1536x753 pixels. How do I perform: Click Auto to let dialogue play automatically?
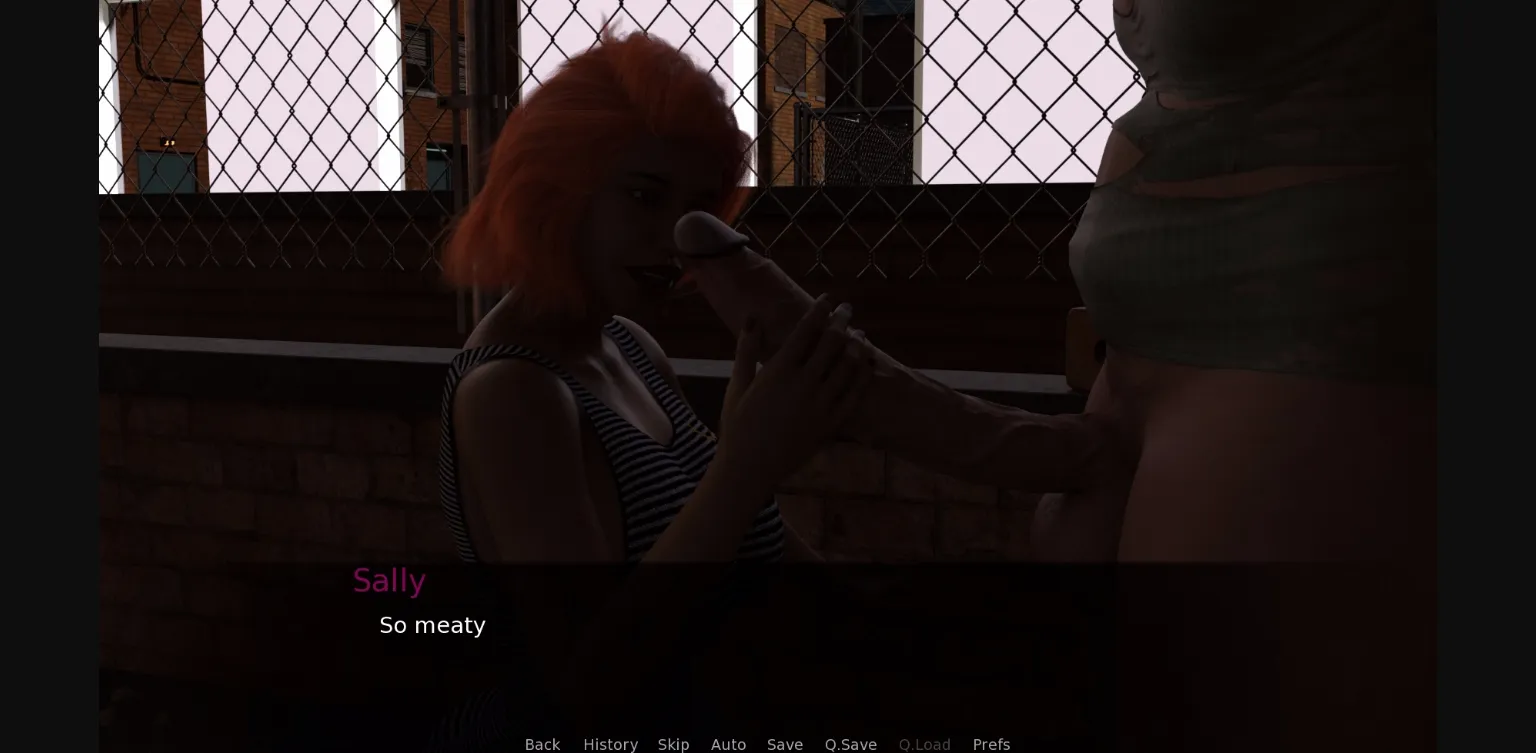pos(728,744)
